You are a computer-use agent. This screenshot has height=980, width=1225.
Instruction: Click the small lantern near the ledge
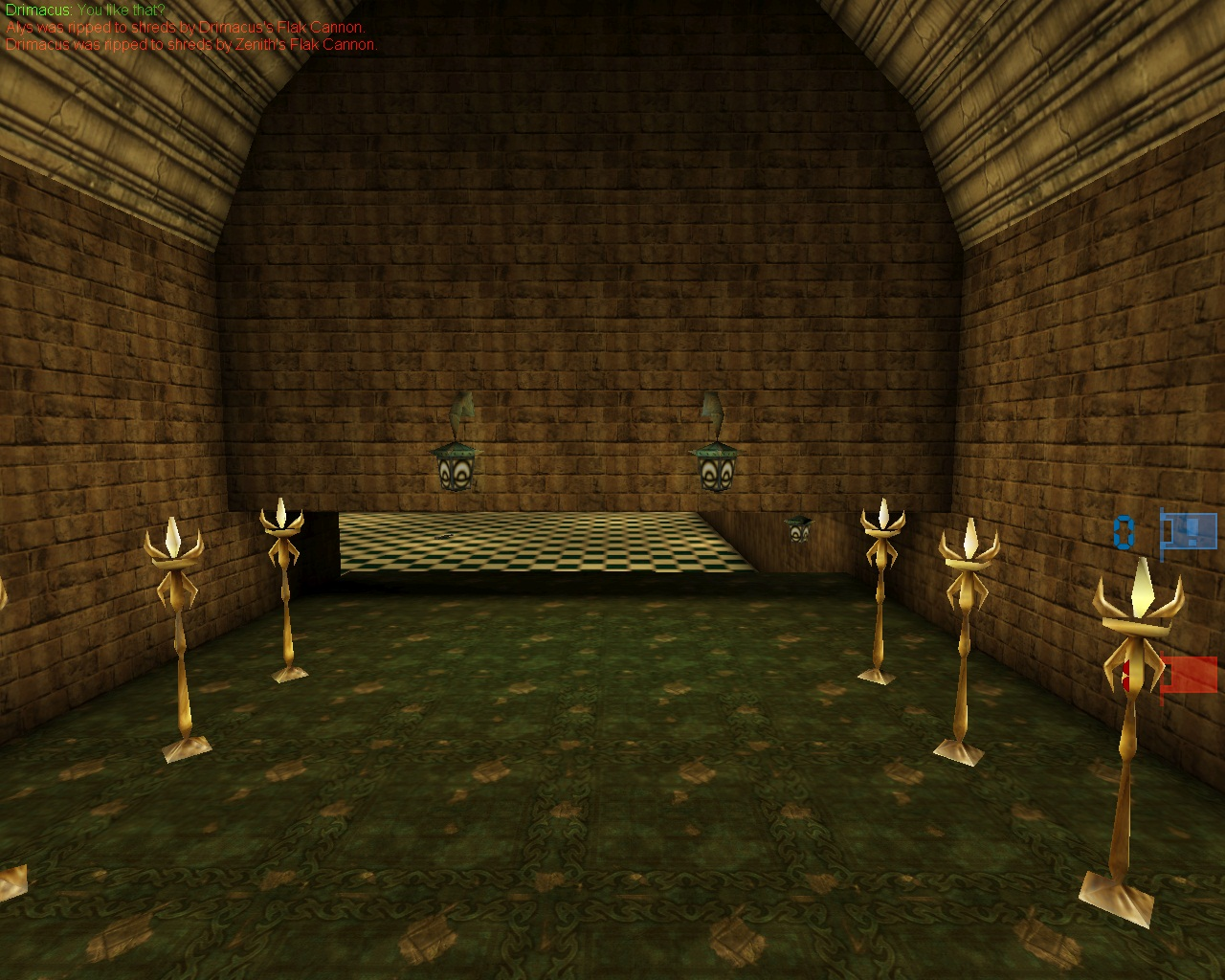(797, 528)
